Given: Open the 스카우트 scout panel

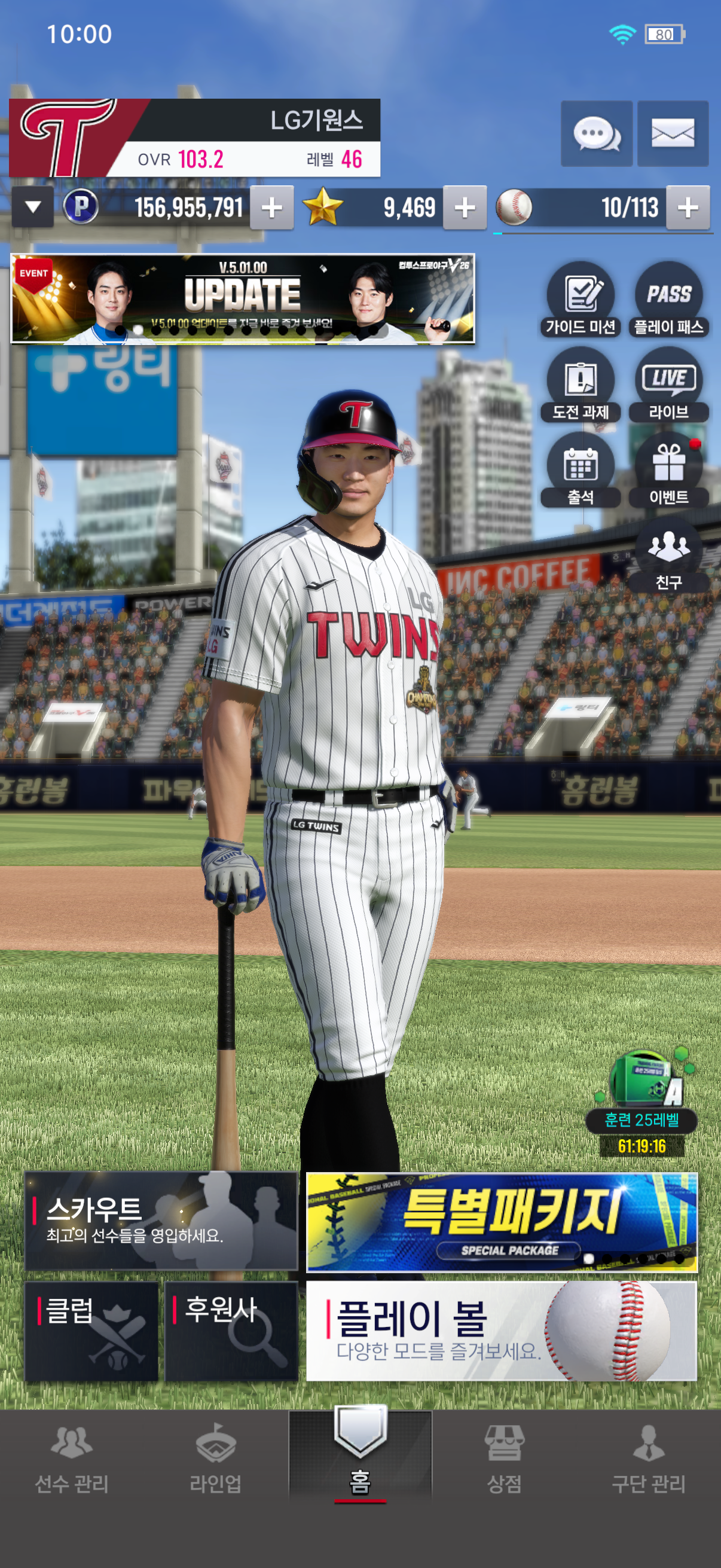Looking at the screenshot, I should [161, 1221].
